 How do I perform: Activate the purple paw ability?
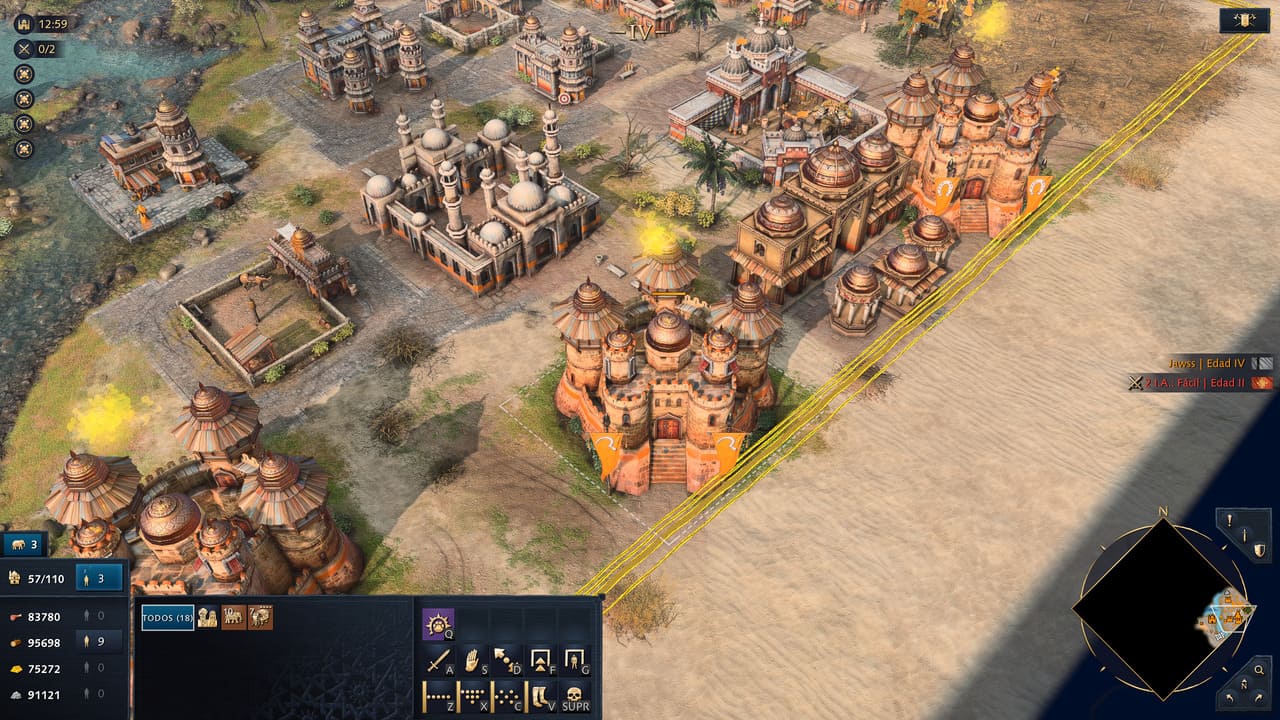point(438,624)
